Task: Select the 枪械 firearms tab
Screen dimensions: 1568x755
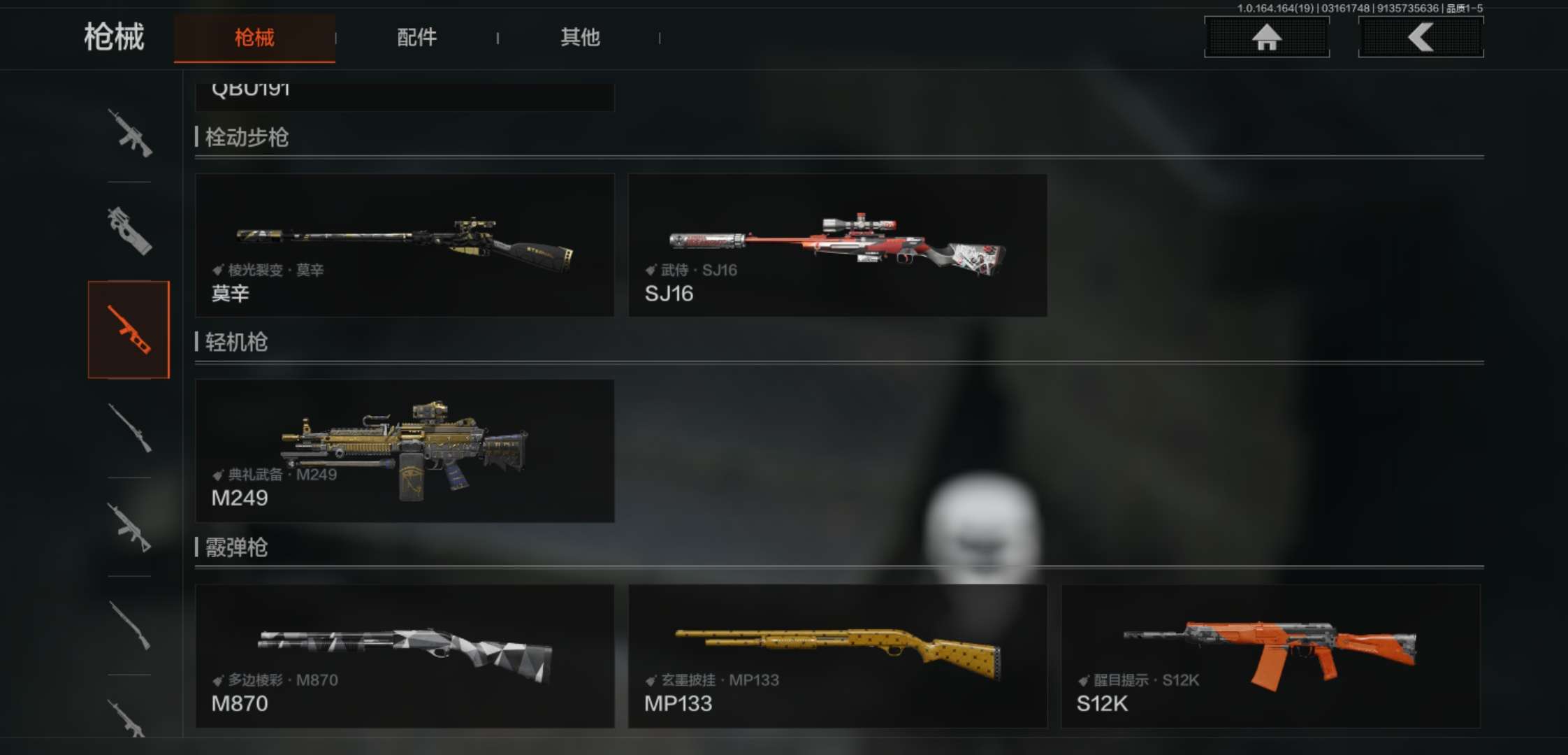Action: 254,38
